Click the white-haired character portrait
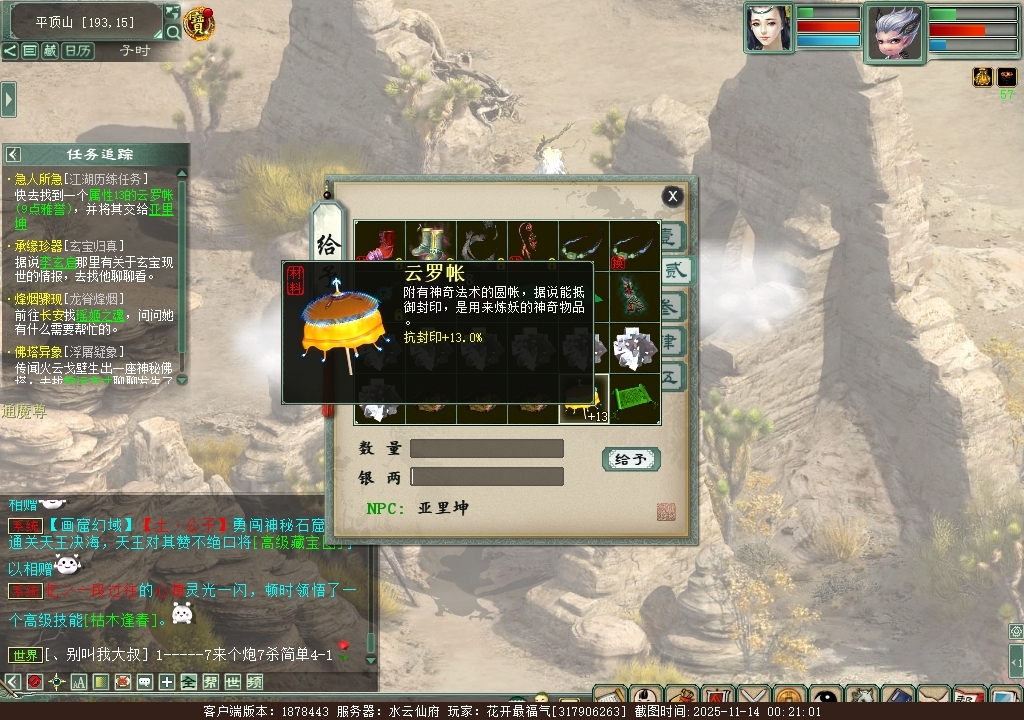The width and height of the screenshot is (1024, 720). tap(895, 32)
